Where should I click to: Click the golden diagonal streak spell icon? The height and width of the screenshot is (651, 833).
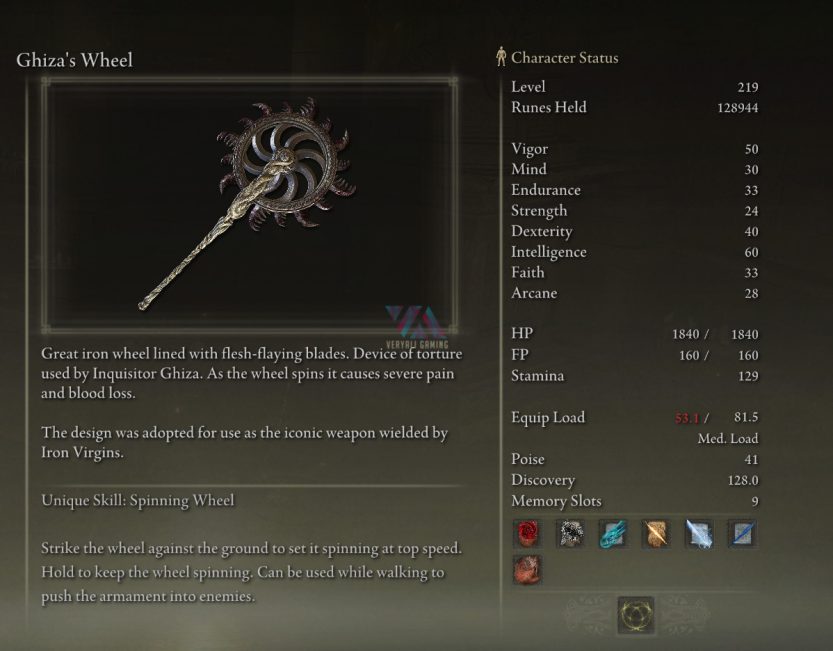pos(656,534)
